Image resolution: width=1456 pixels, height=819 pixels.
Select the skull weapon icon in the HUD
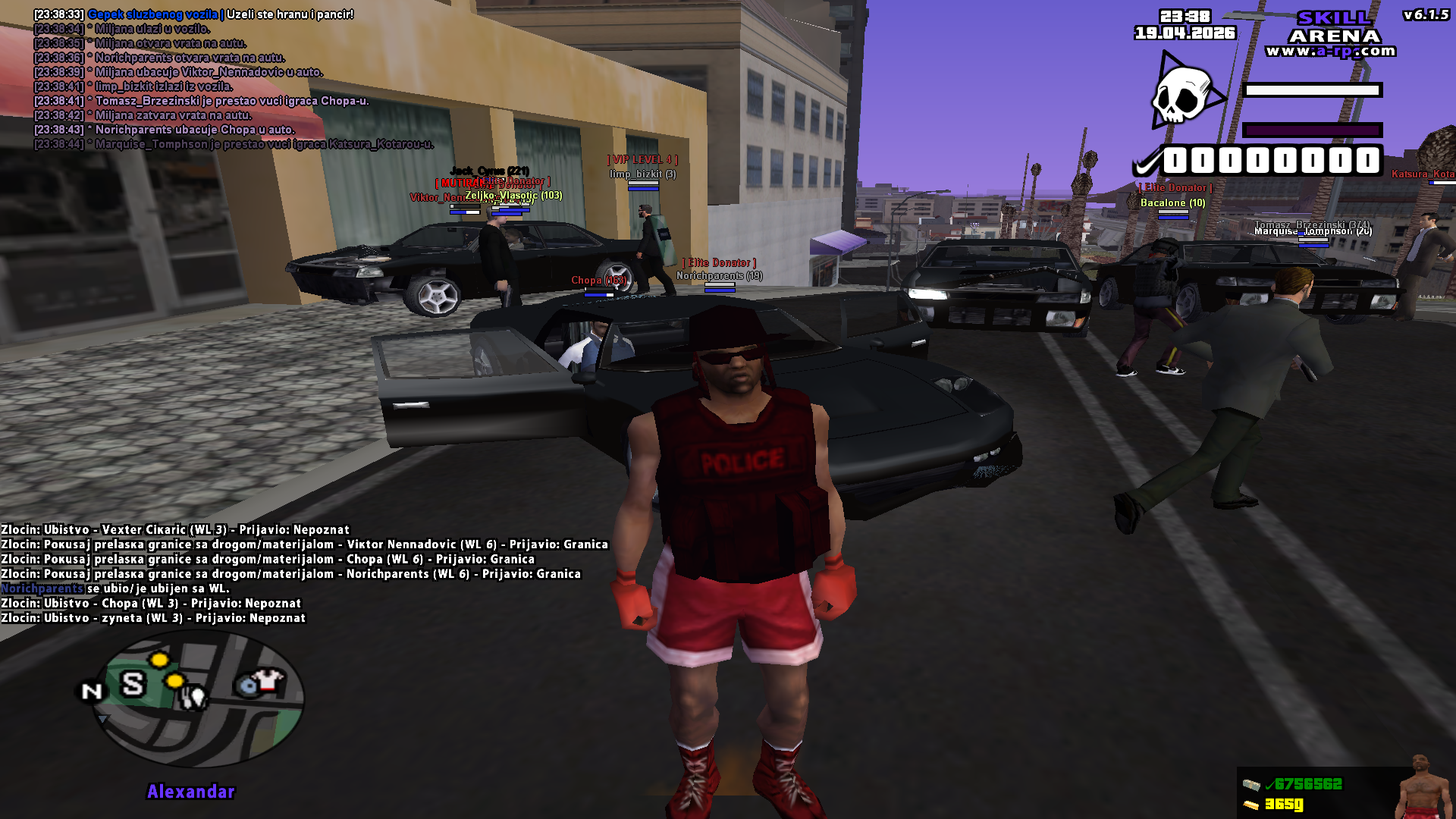[1185, 95]
